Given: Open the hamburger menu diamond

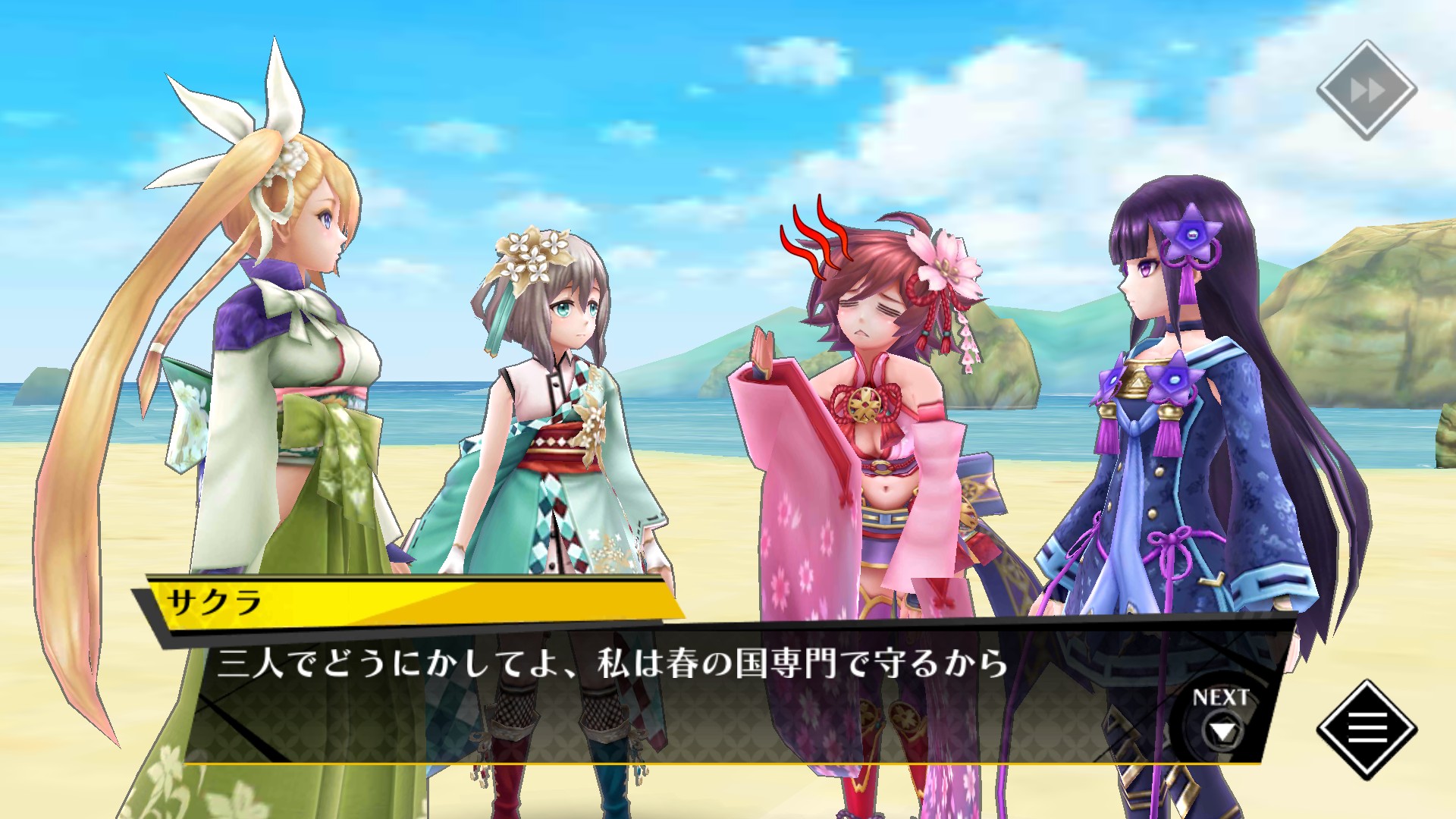Looking at the screenshot, I should tap(1367, 729).
